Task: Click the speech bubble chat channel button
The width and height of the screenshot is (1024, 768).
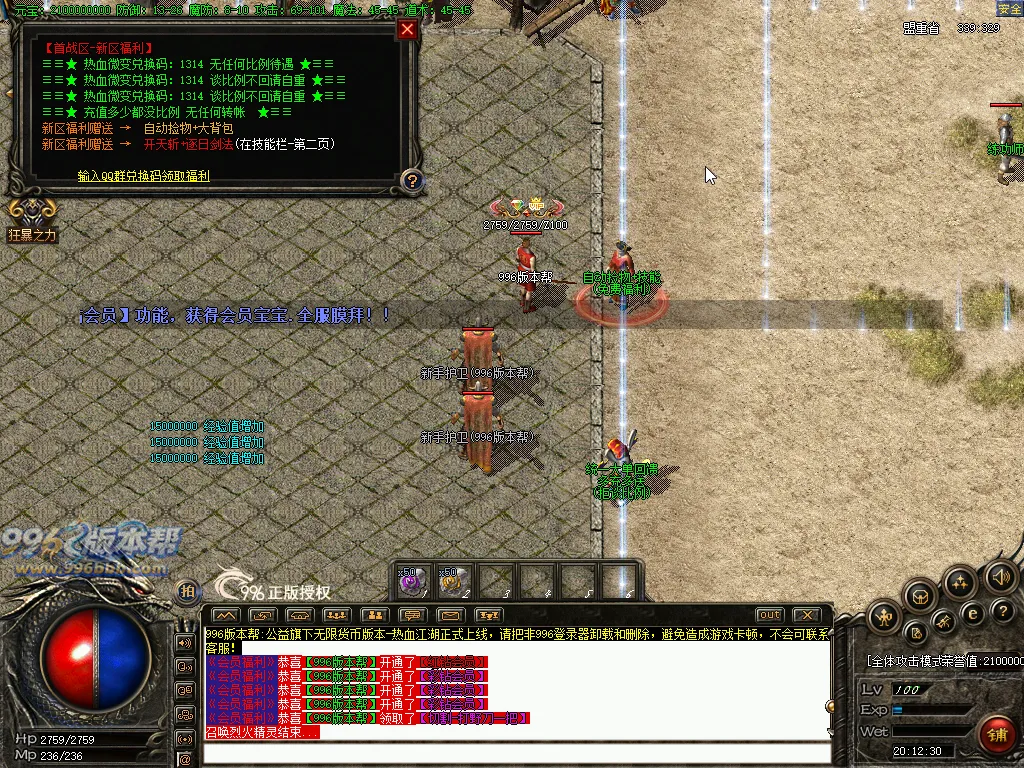Action: coord(411,614)
